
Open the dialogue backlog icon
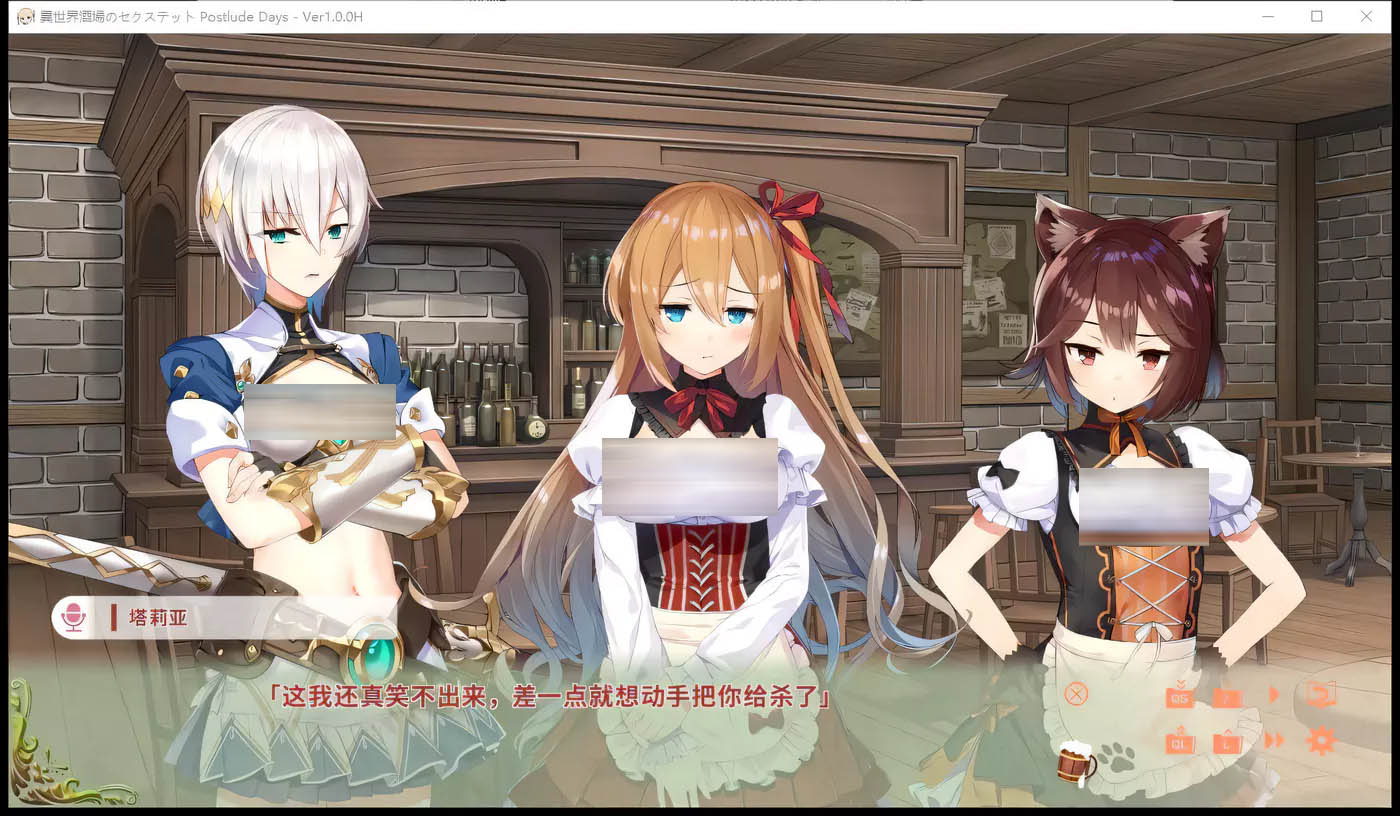[x=1321, y=694]
